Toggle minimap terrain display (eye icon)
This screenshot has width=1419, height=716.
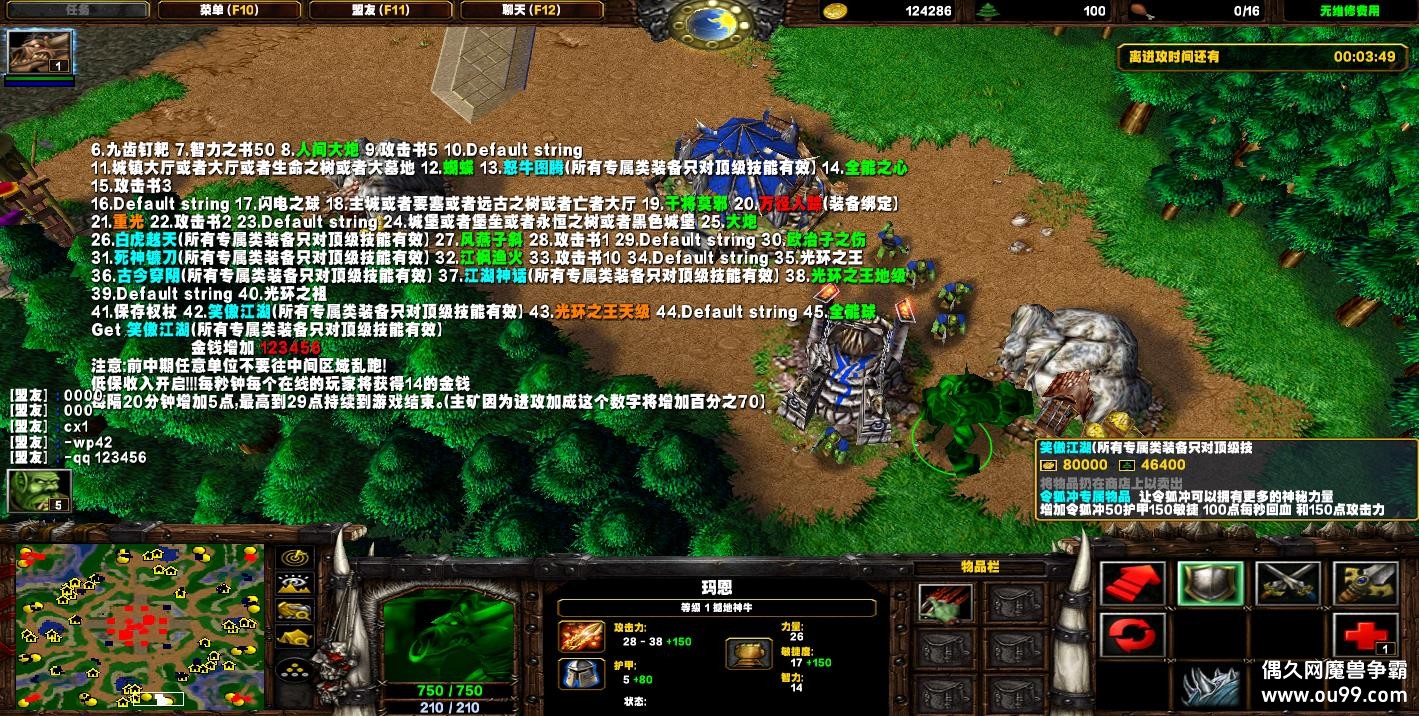[x=295, y=584]
